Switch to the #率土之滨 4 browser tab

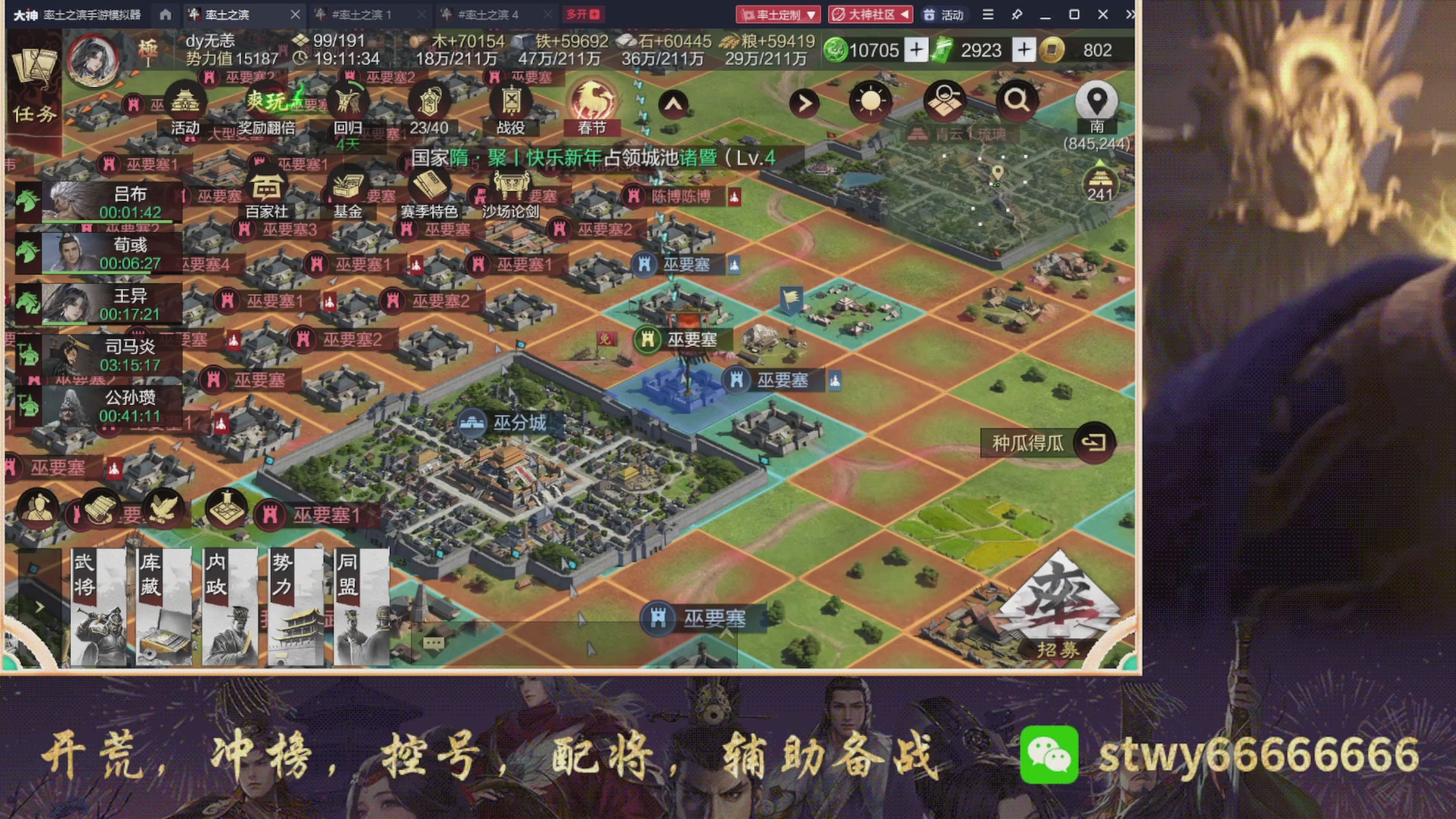[x=490, y=14]
